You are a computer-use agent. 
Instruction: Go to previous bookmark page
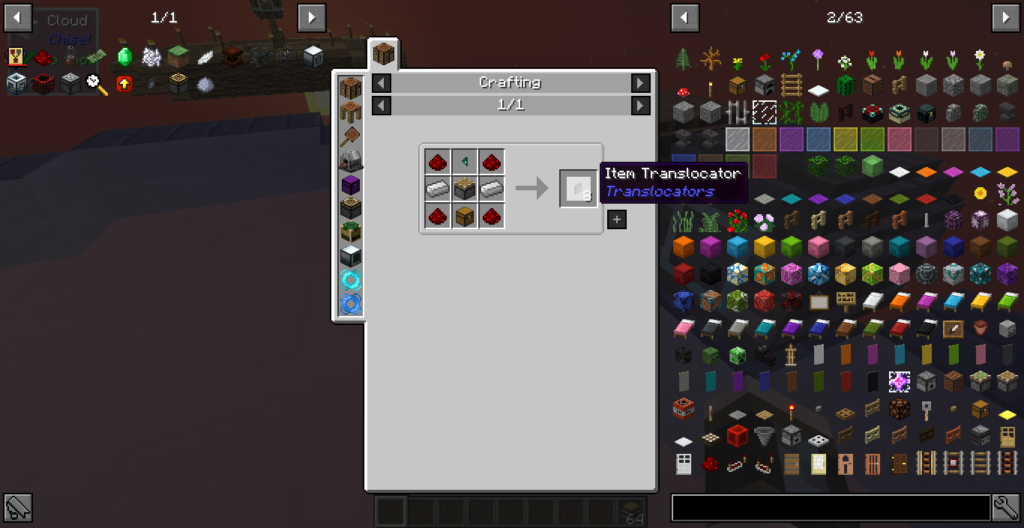click(17, 17)
